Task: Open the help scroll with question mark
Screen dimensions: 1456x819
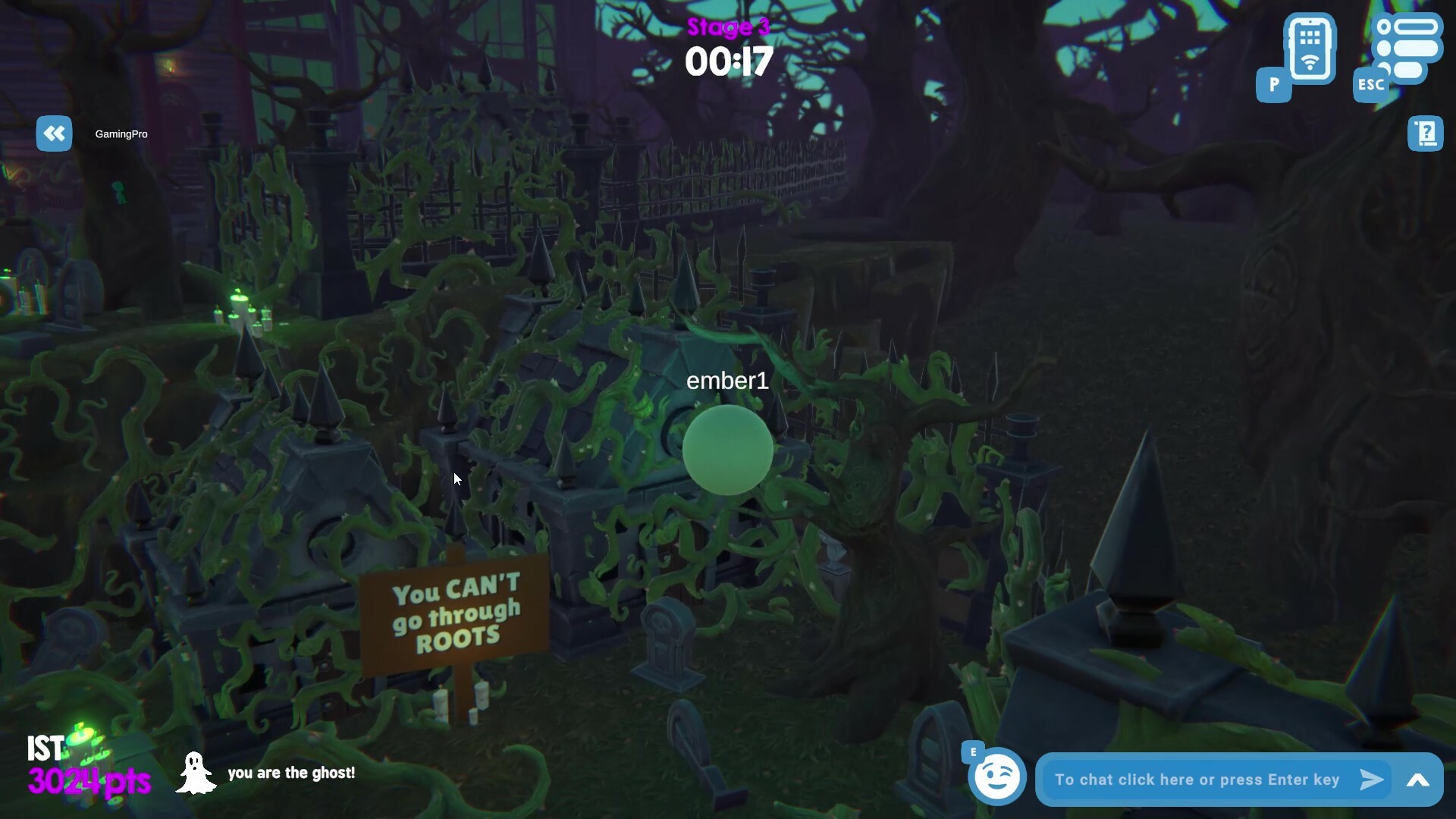Action: tap(1426, 133)
